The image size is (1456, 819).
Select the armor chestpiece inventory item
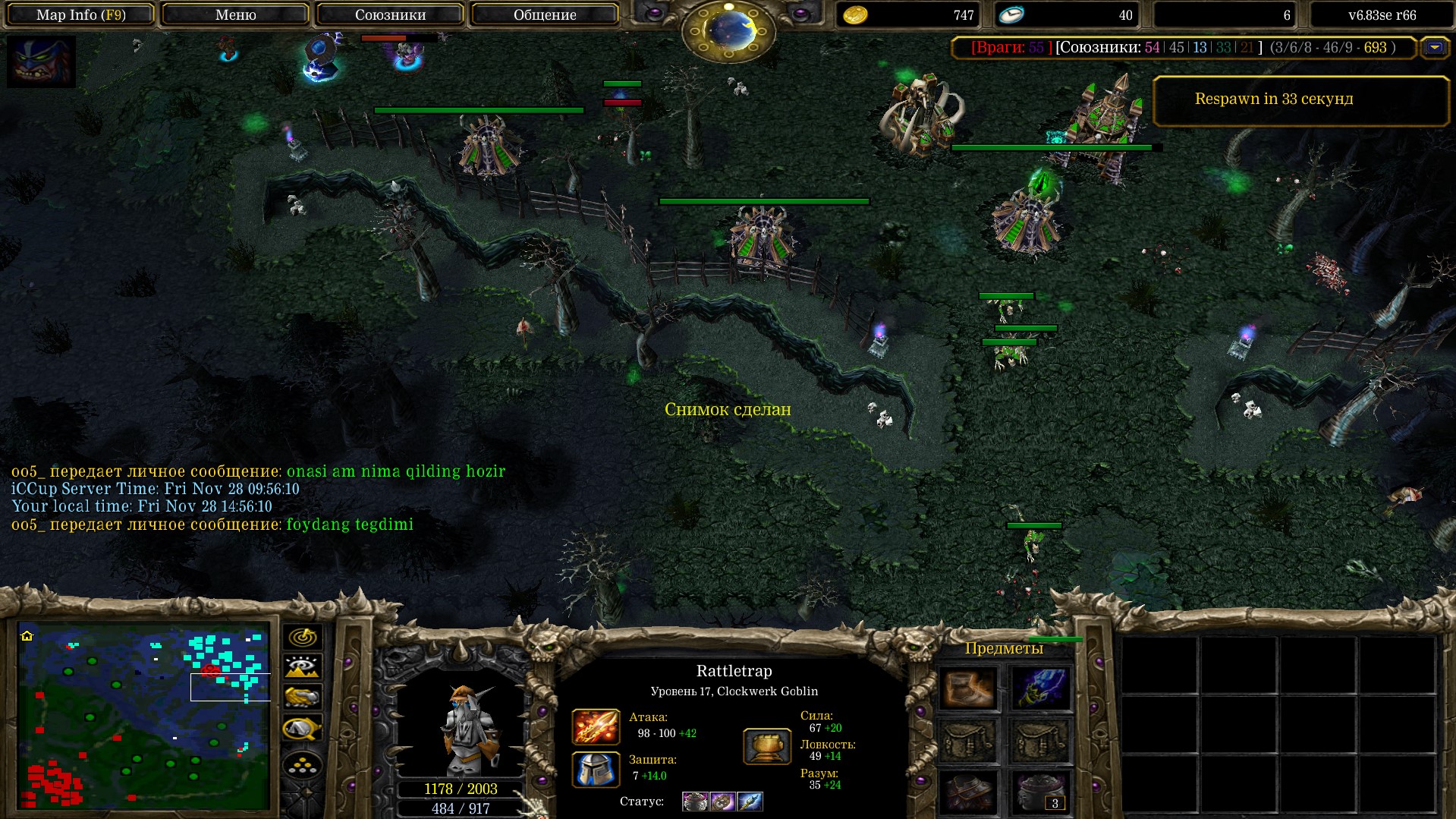click(968, 792)
